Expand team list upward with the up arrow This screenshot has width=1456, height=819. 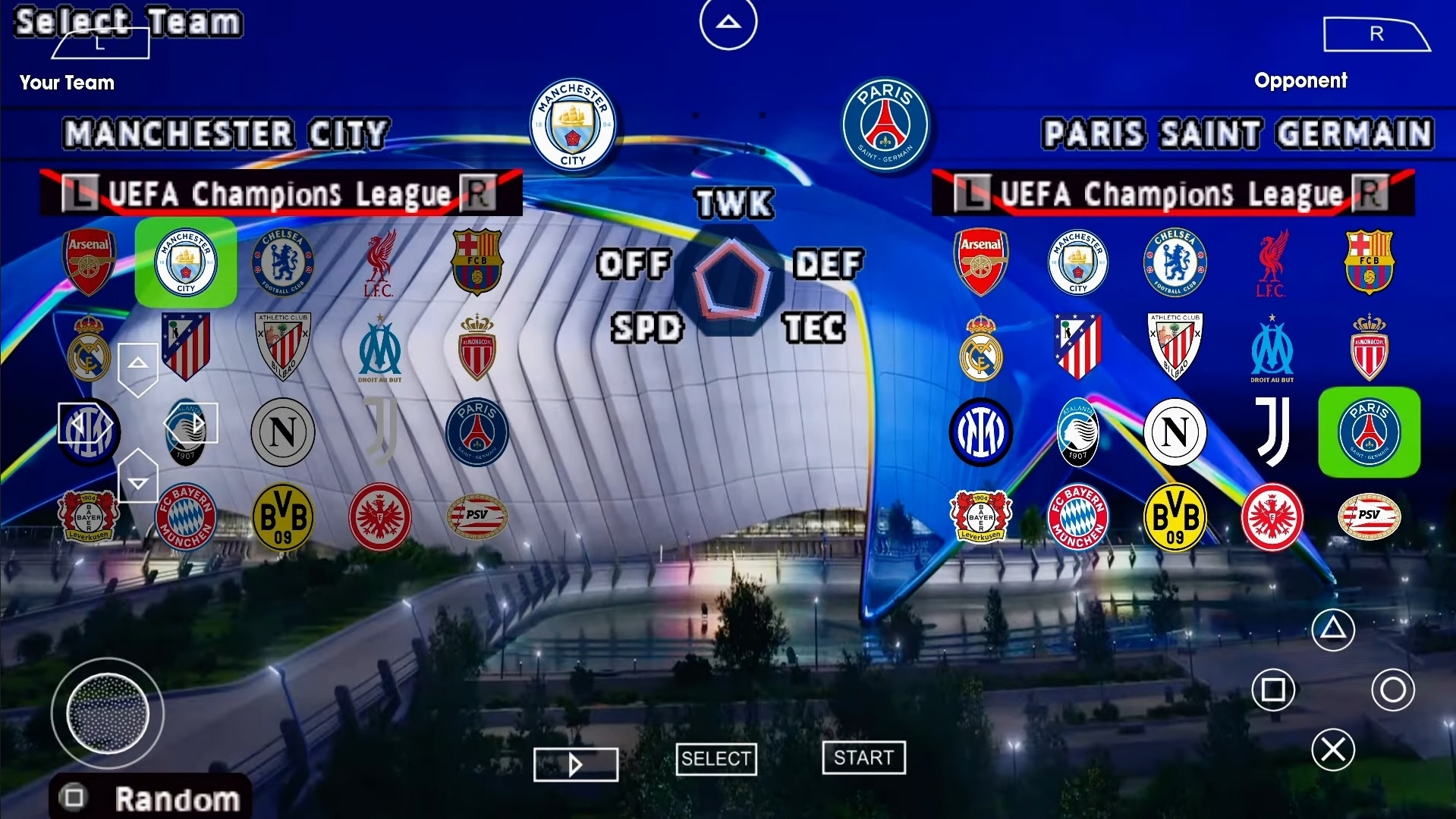(x=137, y=364)
